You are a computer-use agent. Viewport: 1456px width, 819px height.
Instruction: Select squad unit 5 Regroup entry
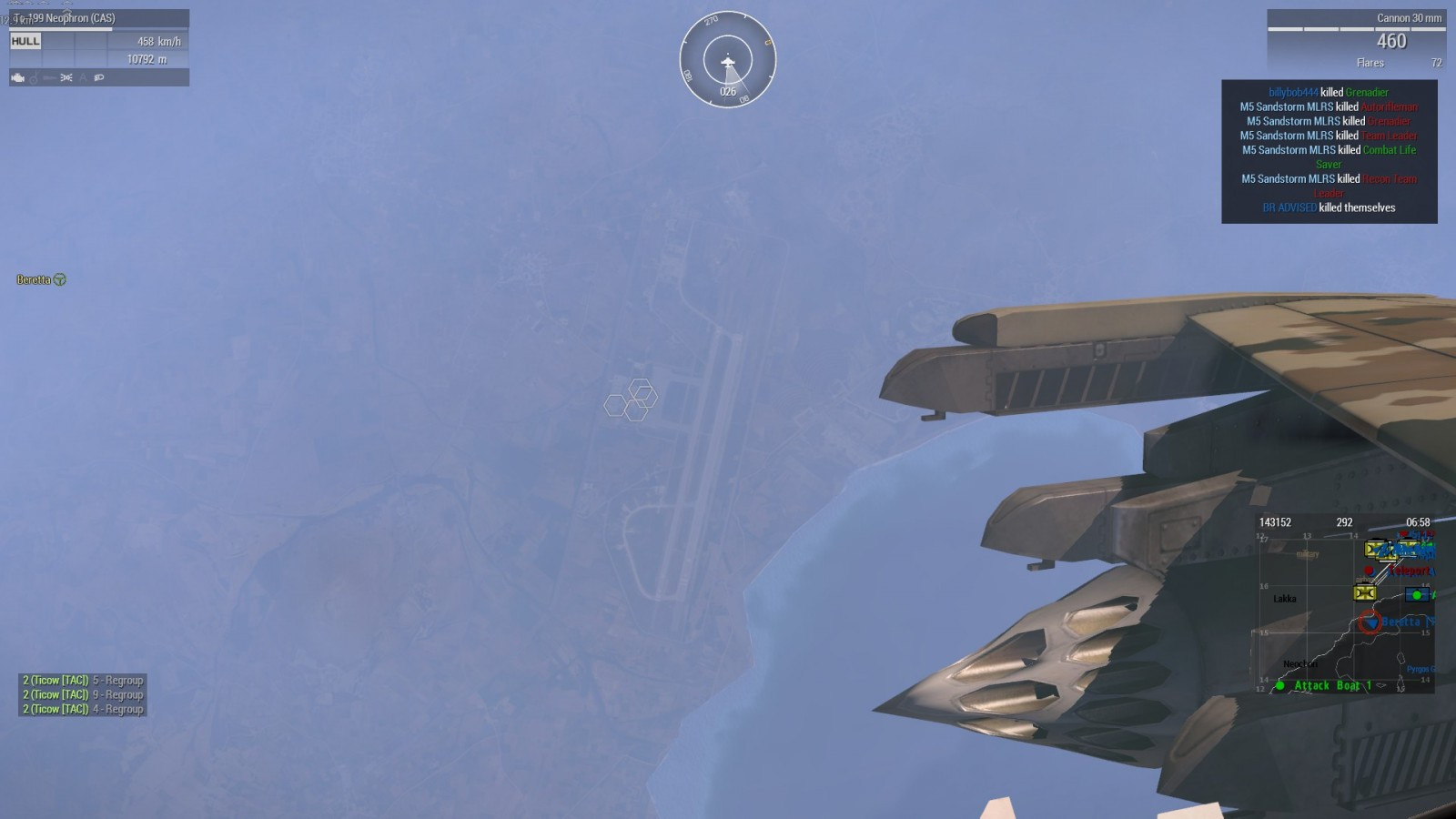pyautogui.click(x=83, y=680)
